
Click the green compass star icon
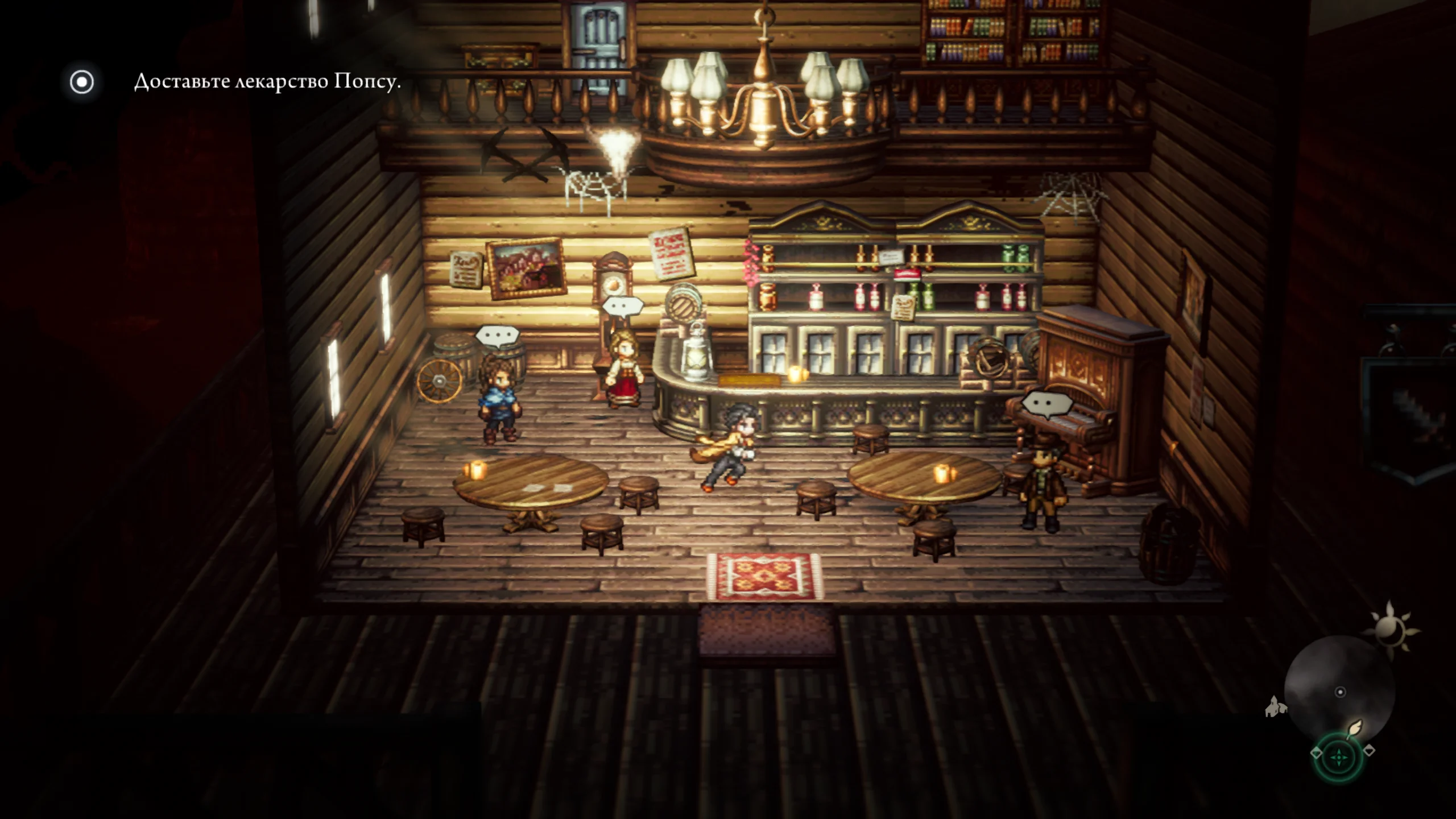[x=1340, y=758]
